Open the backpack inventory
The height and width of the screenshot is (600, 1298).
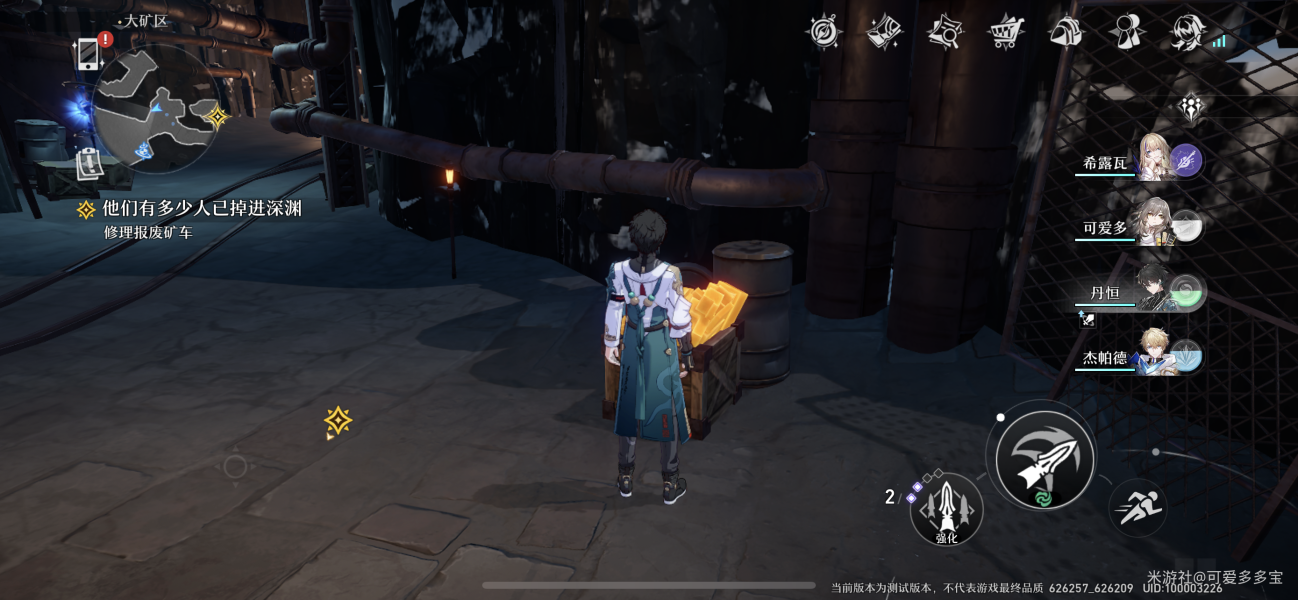pyautogui.click(x=1066, y=32)
